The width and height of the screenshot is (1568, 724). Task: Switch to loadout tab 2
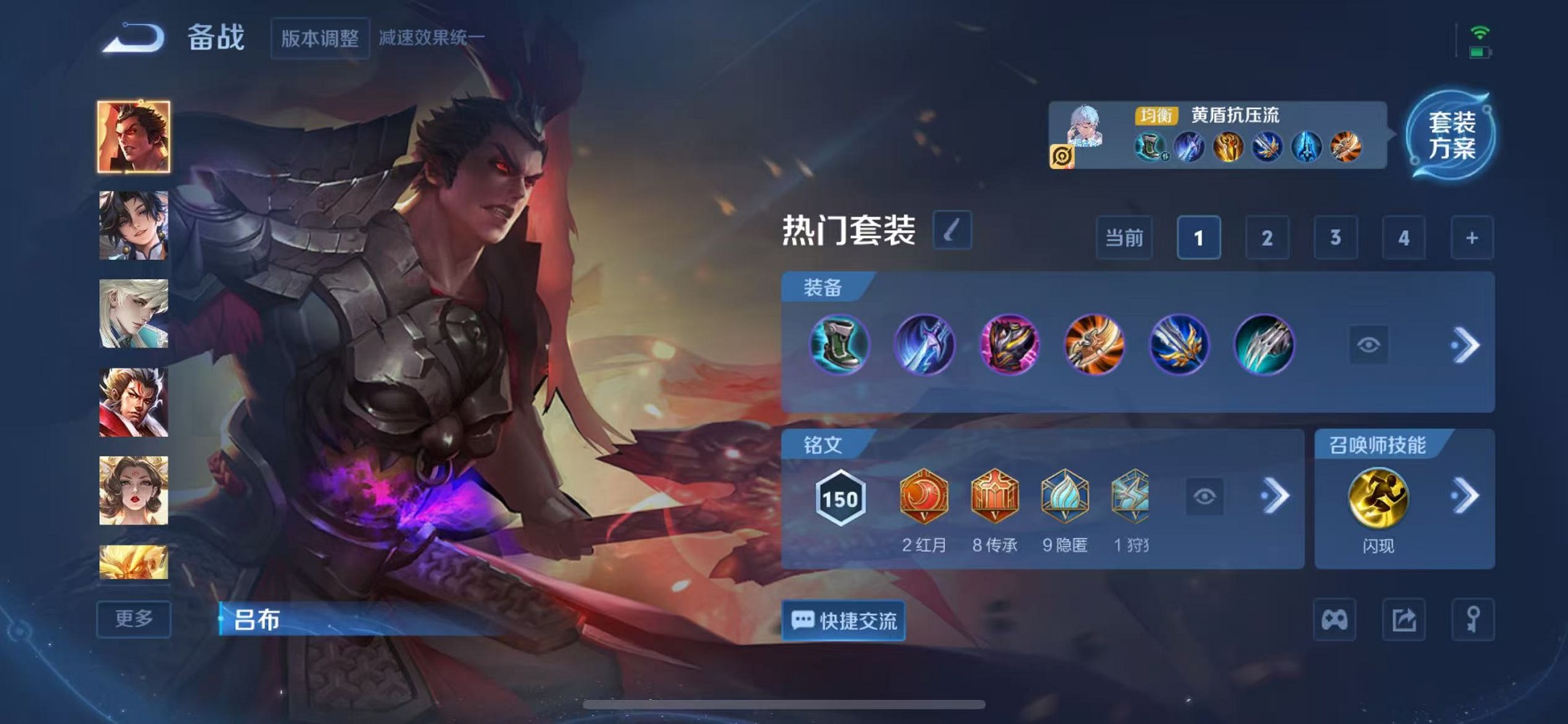(x=1266, y=237)
